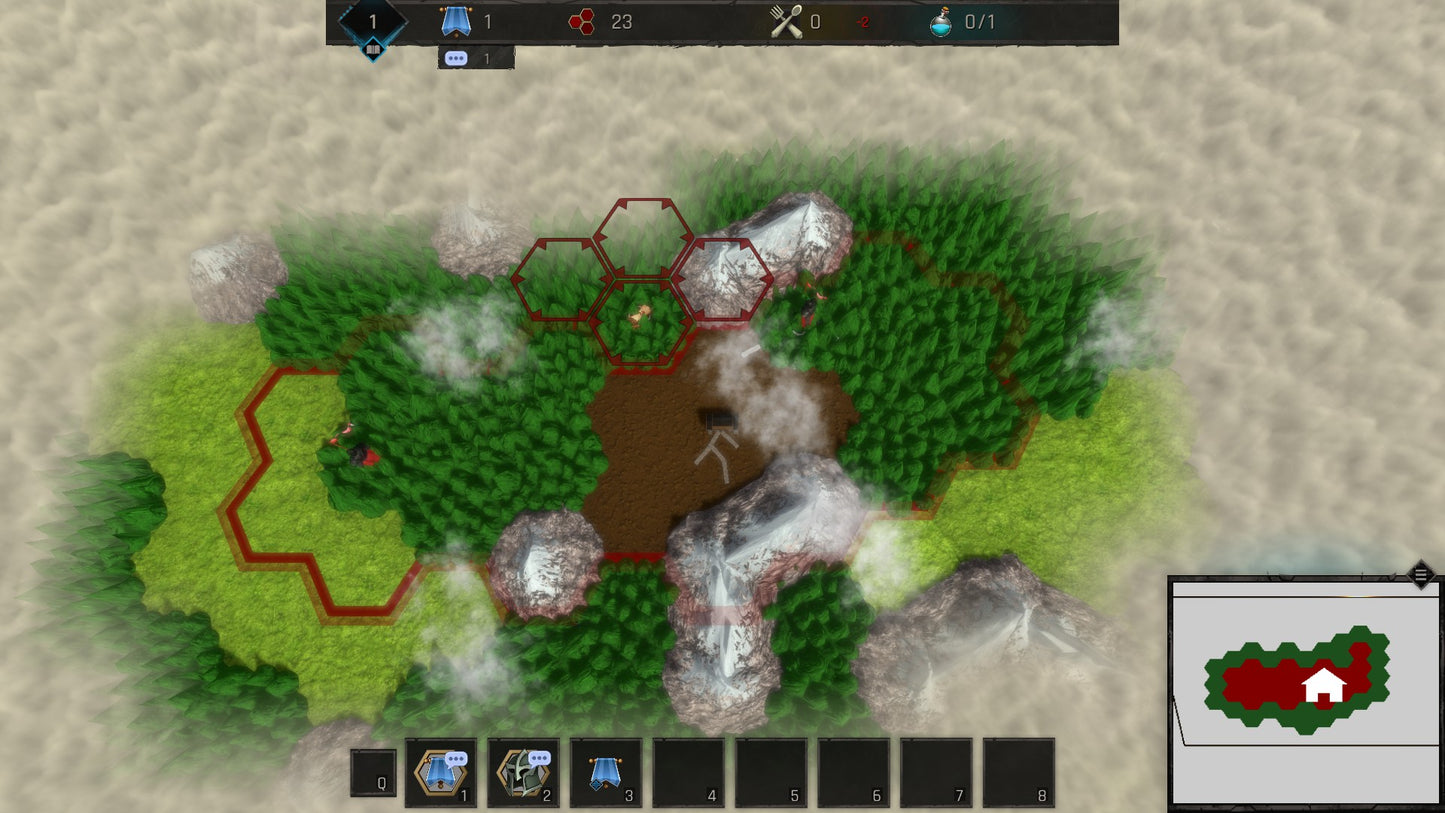Select the helmet unit in hotbar slot 2
The width and height of the screenshot is (1445, 813).
(523, 773)
